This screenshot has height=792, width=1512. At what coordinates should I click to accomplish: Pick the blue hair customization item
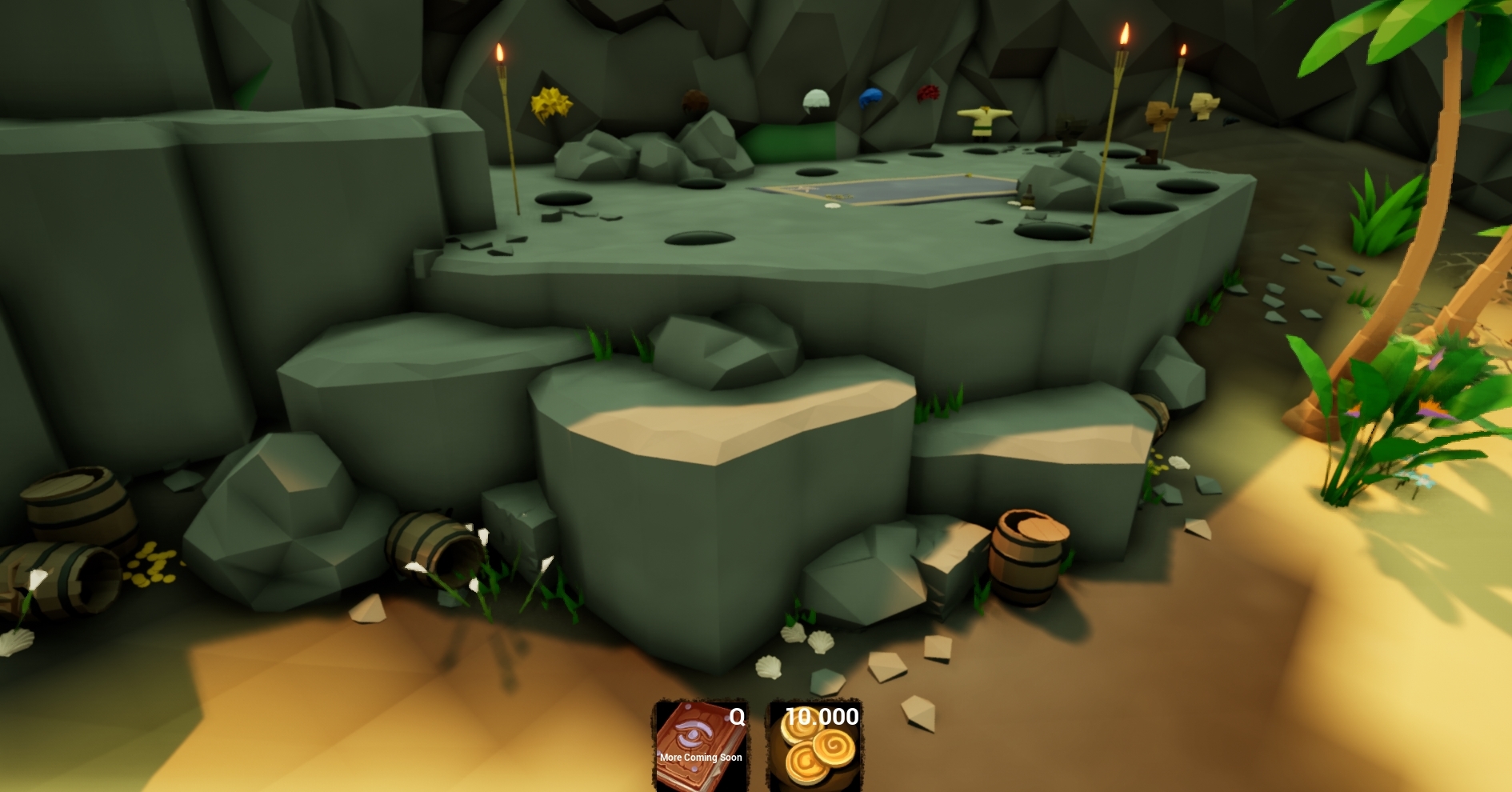pyautogui.click(x=872, y=96)
